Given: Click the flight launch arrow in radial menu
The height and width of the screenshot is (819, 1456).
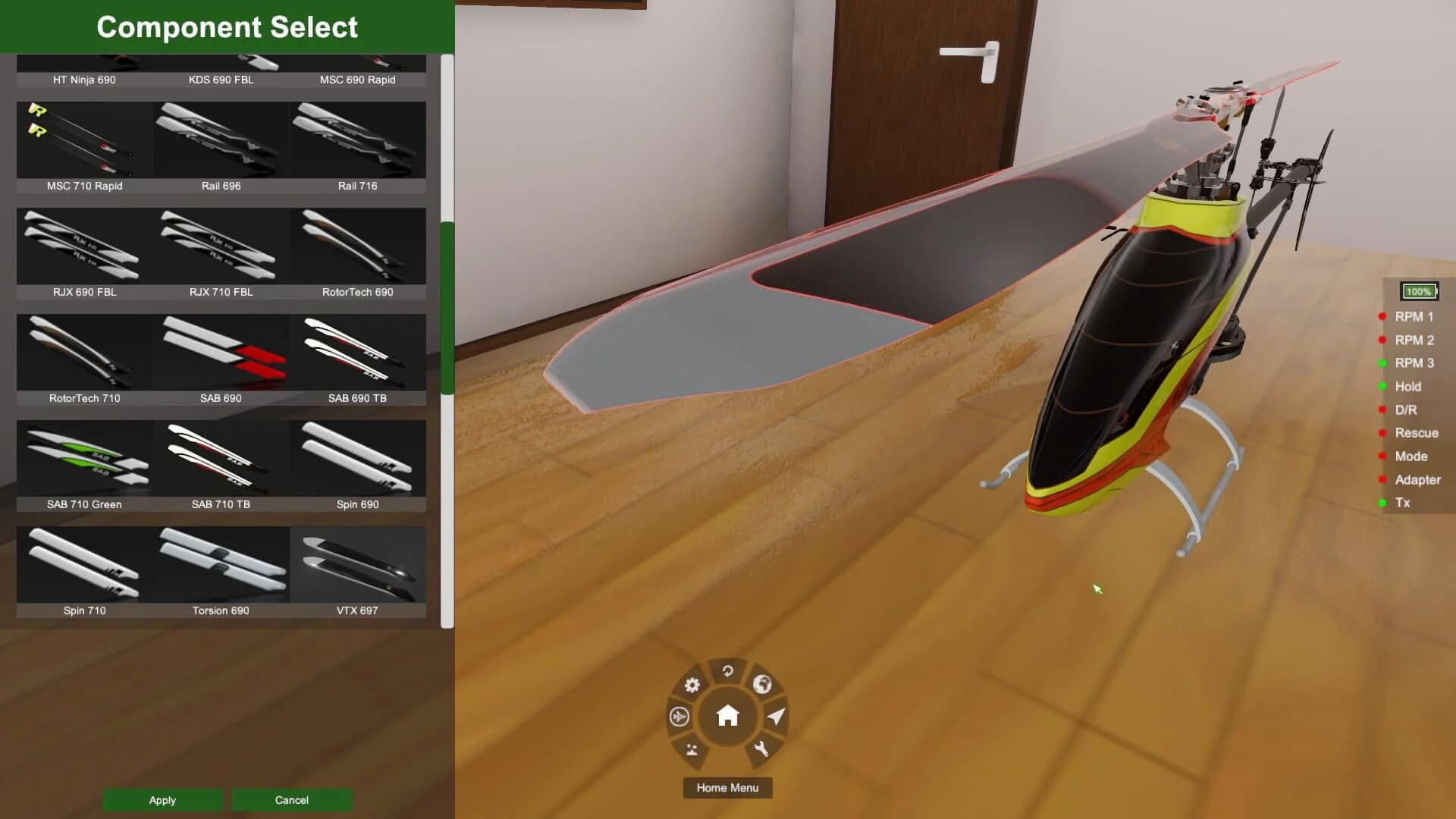Looking at the screenshot, I should point(775,717).
